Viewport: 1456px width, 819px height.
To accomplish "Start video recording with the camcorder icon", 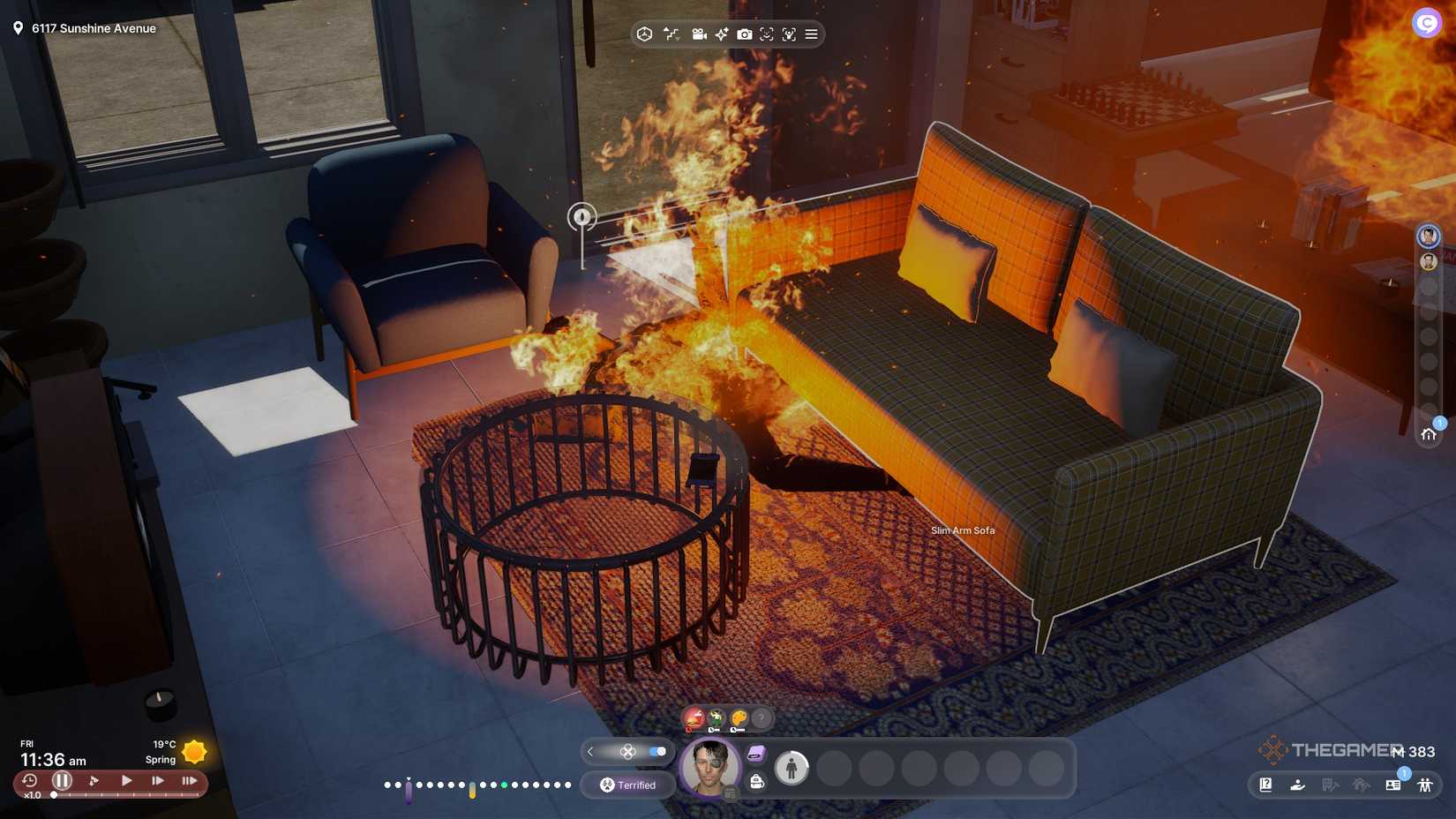I will click(x=699, y=34).
